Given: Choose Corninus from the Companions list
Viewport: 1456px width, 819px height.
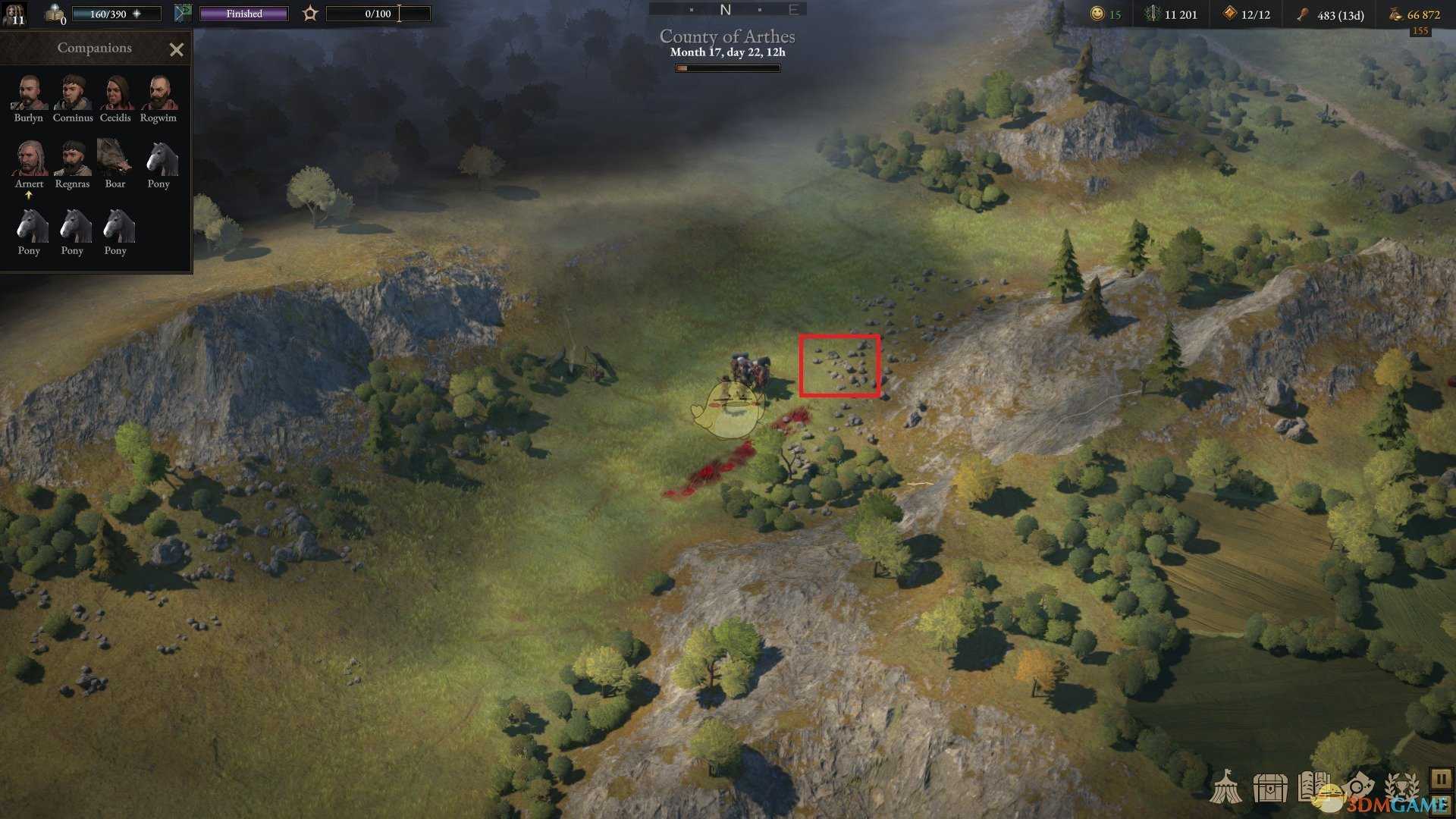Looking at the screenshot, I should 73,94.
